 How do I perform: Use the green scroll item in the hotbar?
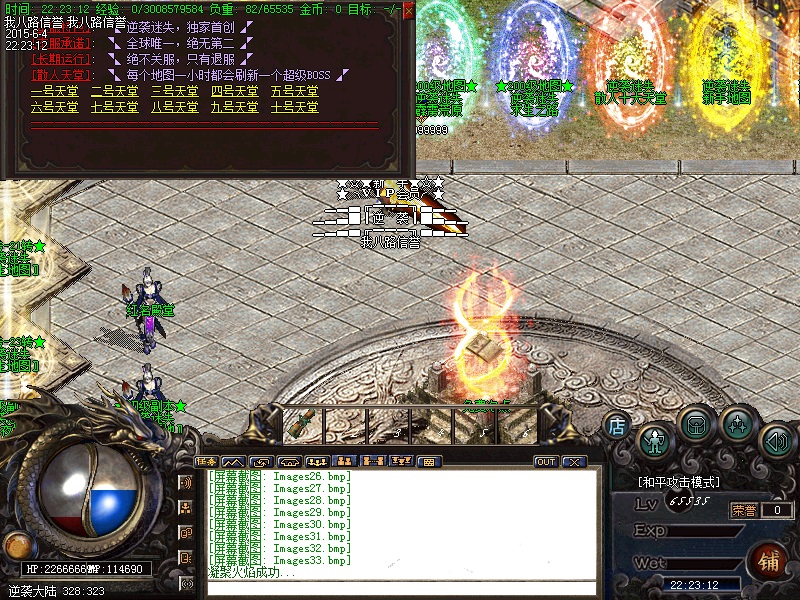point(301,426)
